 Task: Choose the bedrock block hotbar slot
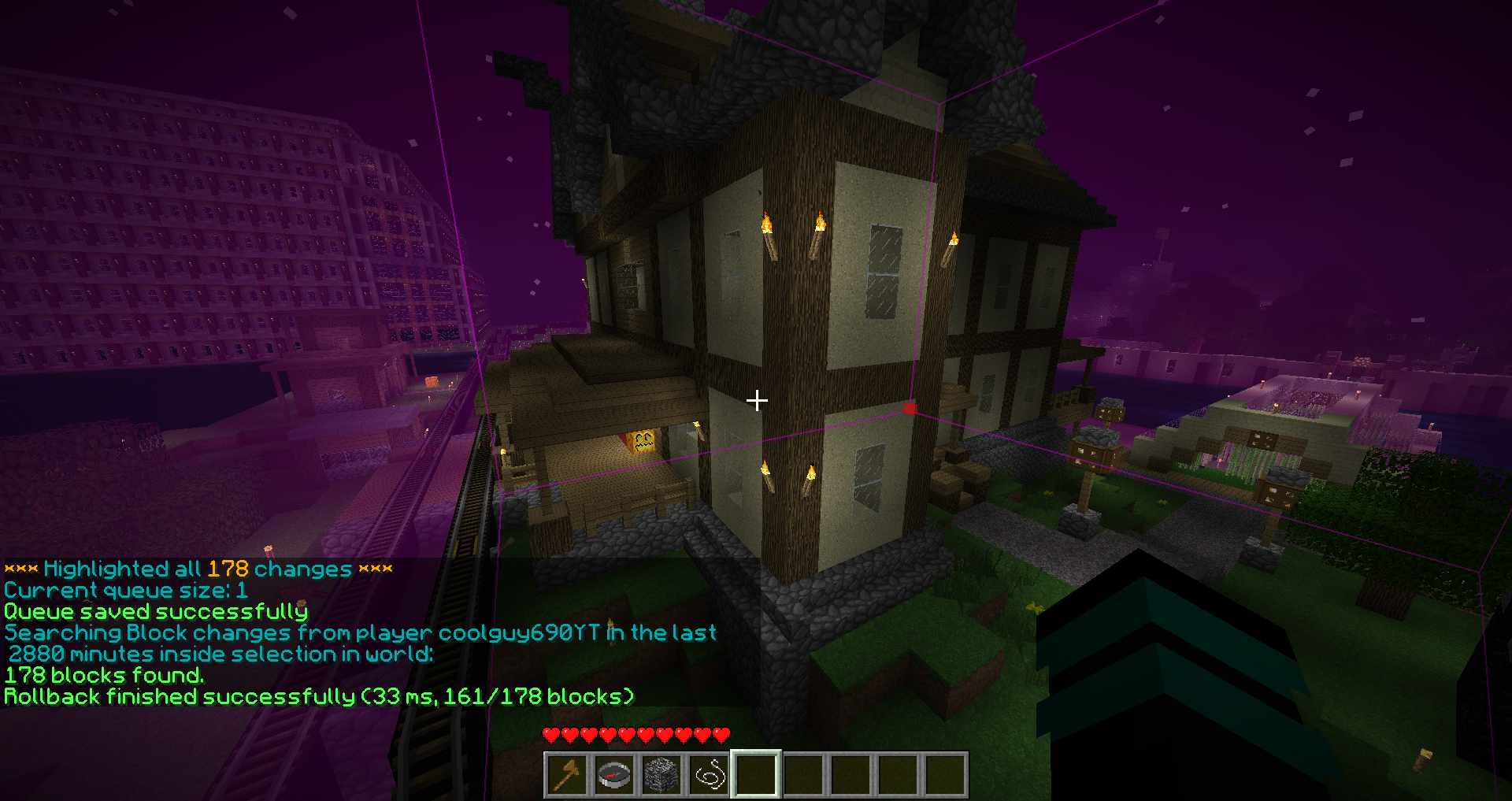pos(661,775)
